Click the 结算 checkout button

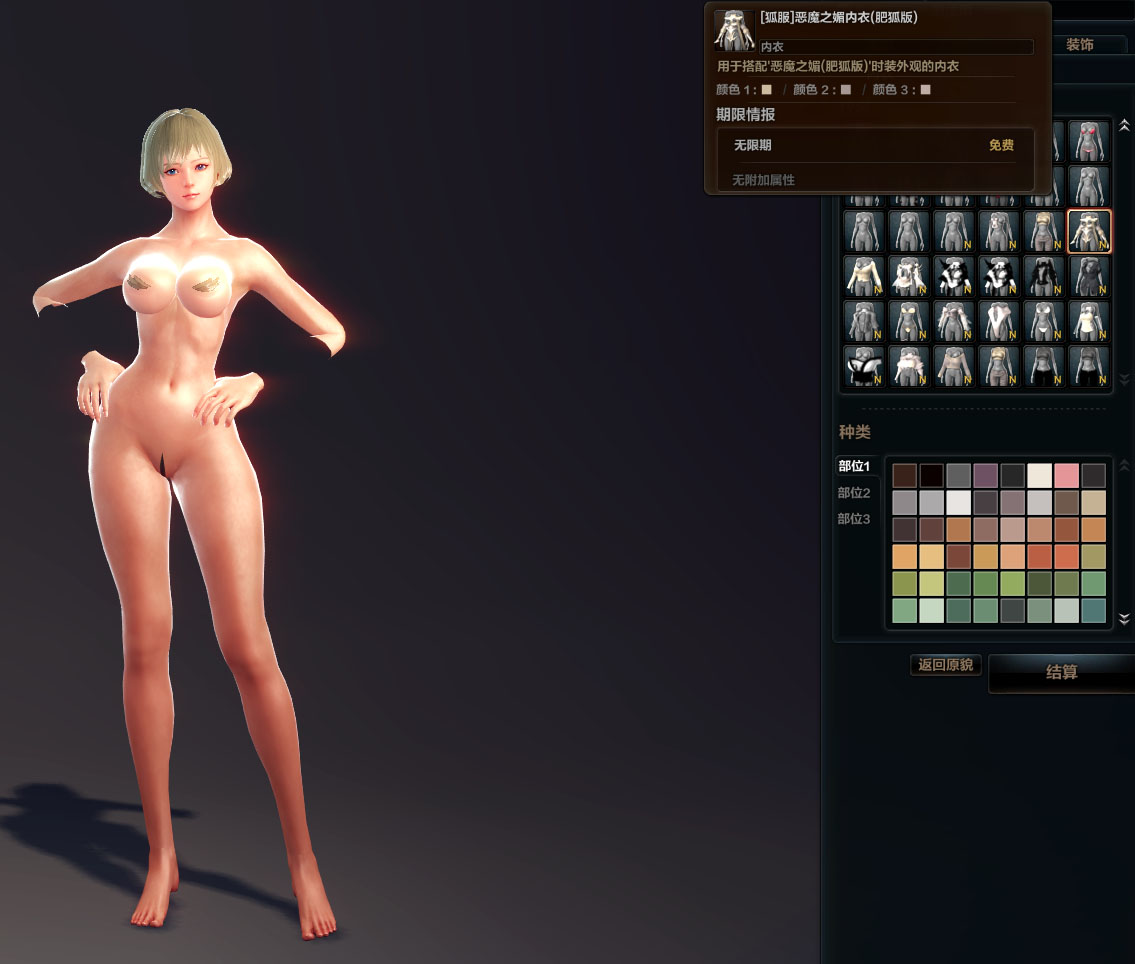1061,673
